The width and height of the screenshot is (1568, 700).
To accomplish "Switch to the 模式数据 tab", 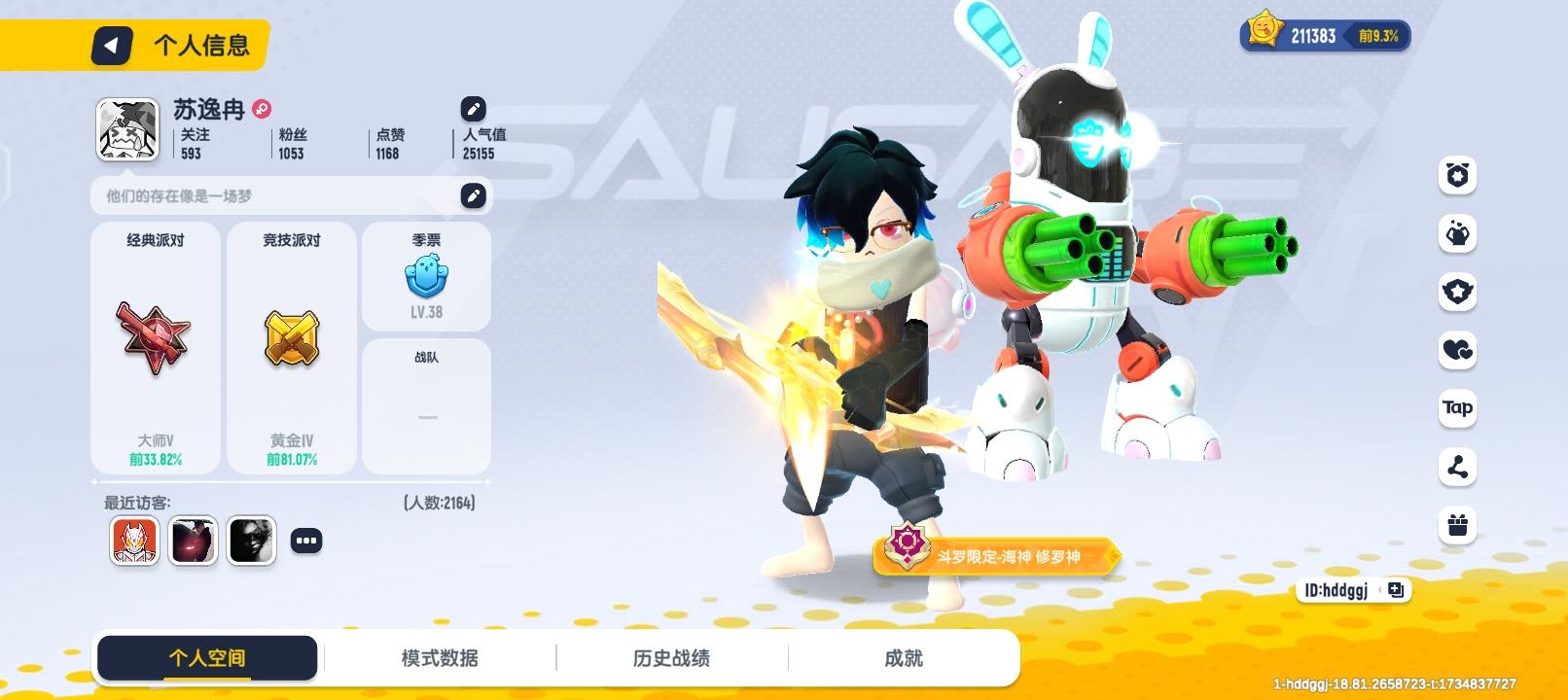I will point(440,657).
